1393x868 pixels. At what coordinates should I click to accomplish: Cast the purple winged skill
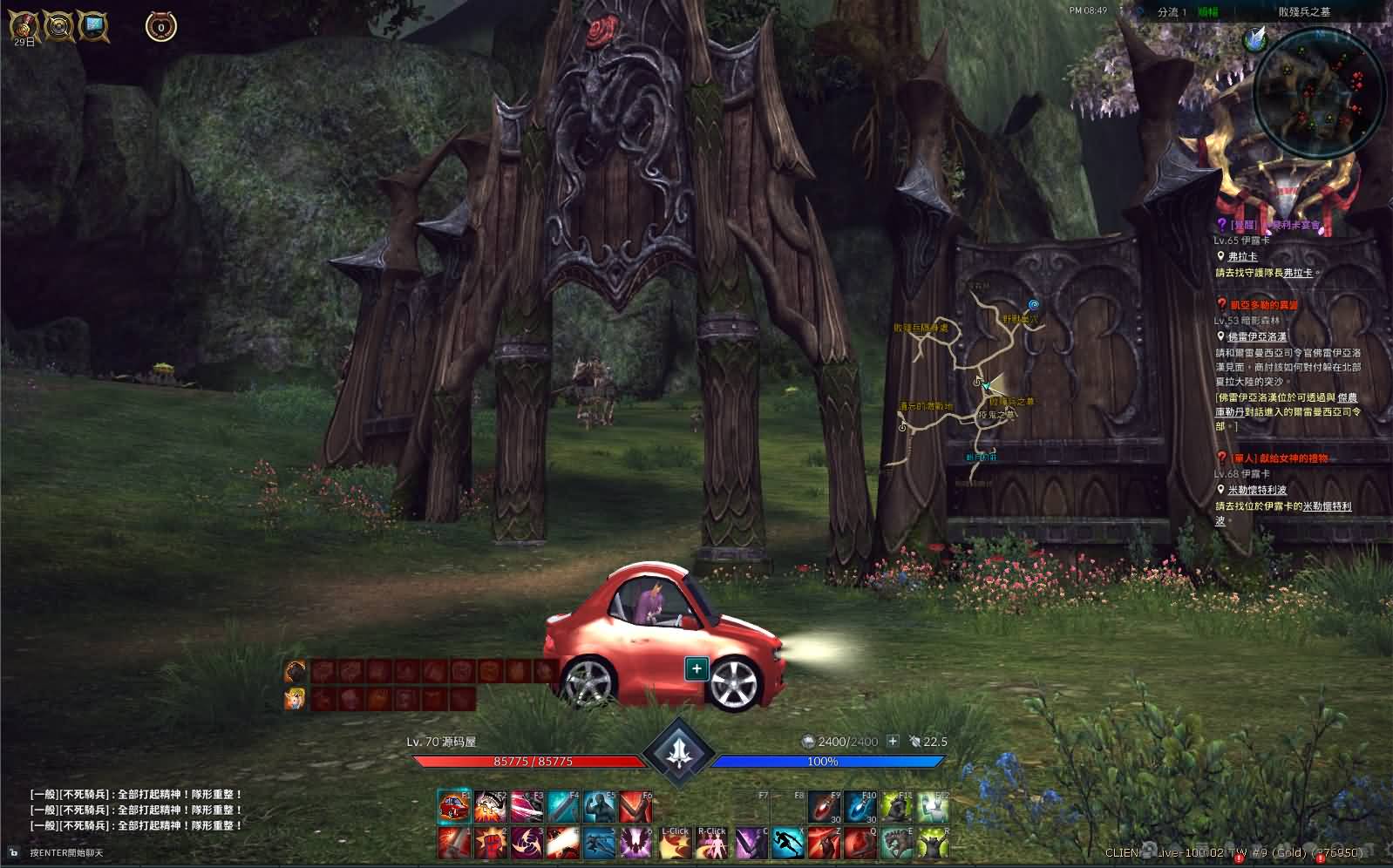[x=636, y=843]
